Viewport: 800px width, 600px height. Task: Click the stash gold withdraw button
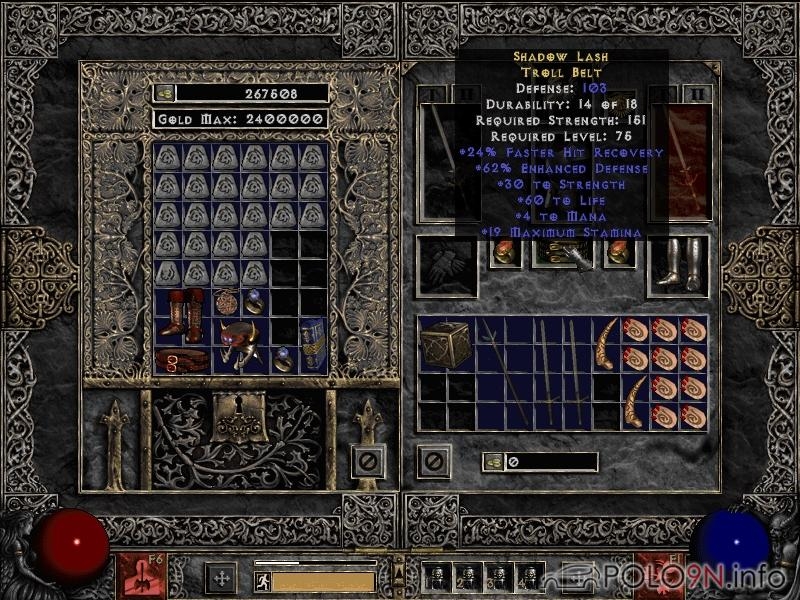point(164,93)
